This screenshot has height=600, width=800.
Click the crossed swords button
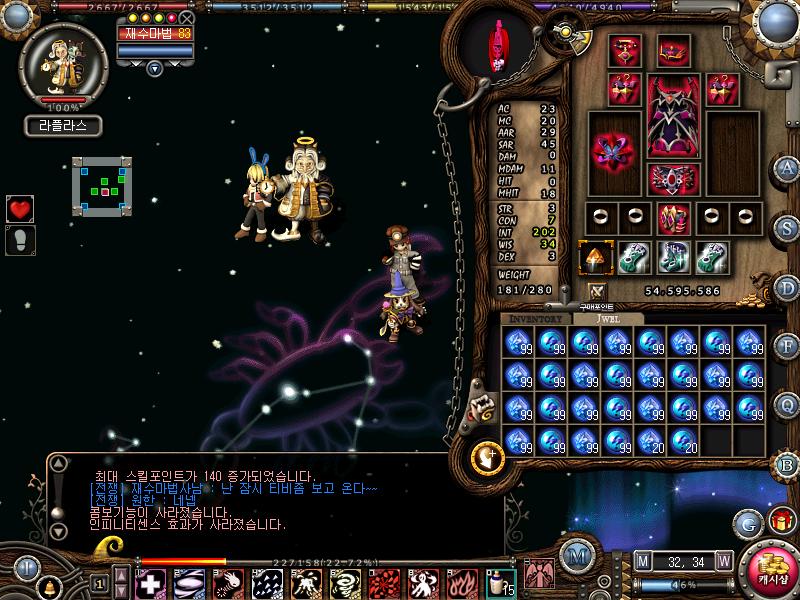click(x=597, y=291)
